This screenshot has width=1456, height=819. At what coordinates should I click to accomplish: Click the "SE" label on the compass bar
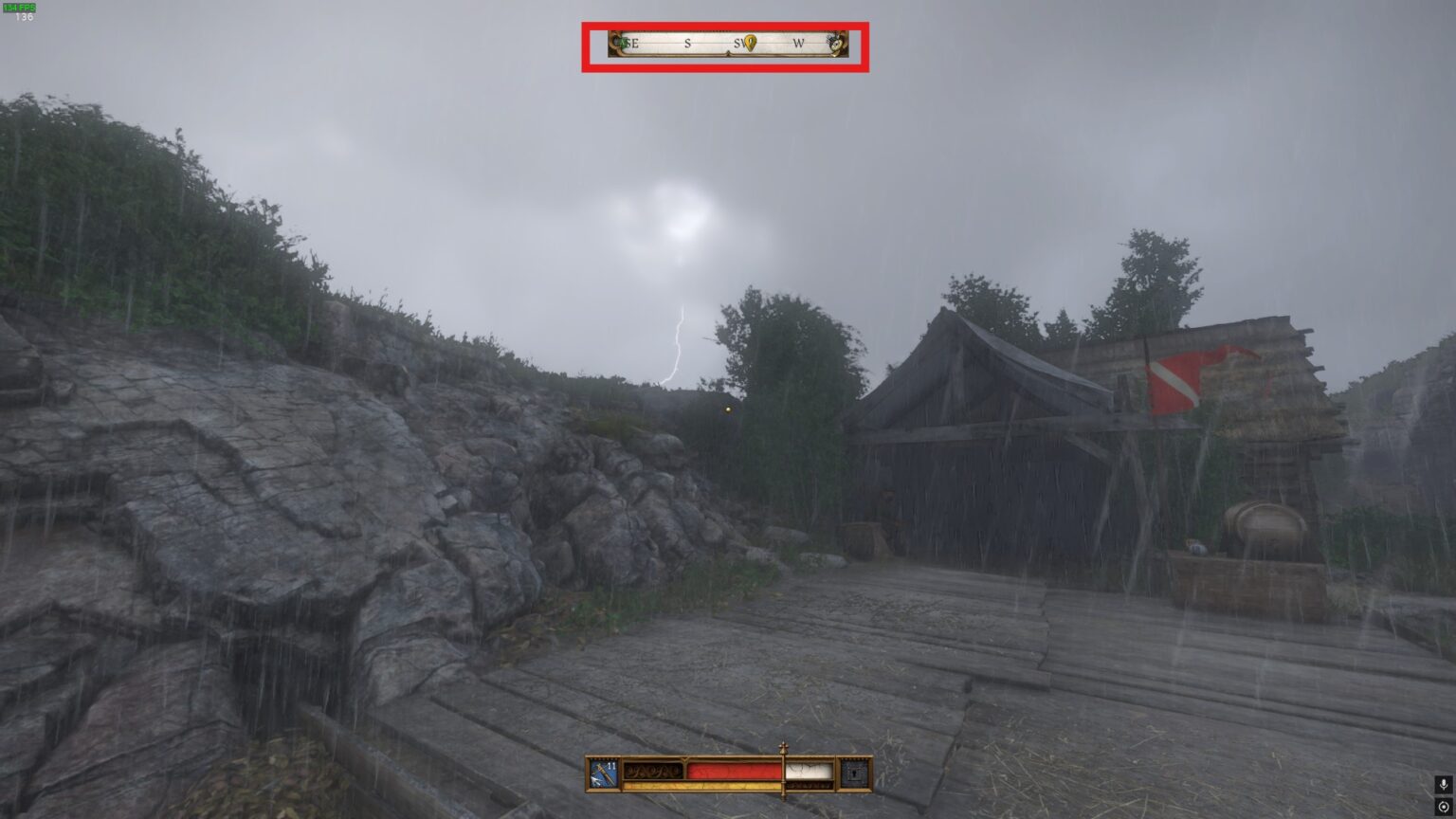pos(632,43)
